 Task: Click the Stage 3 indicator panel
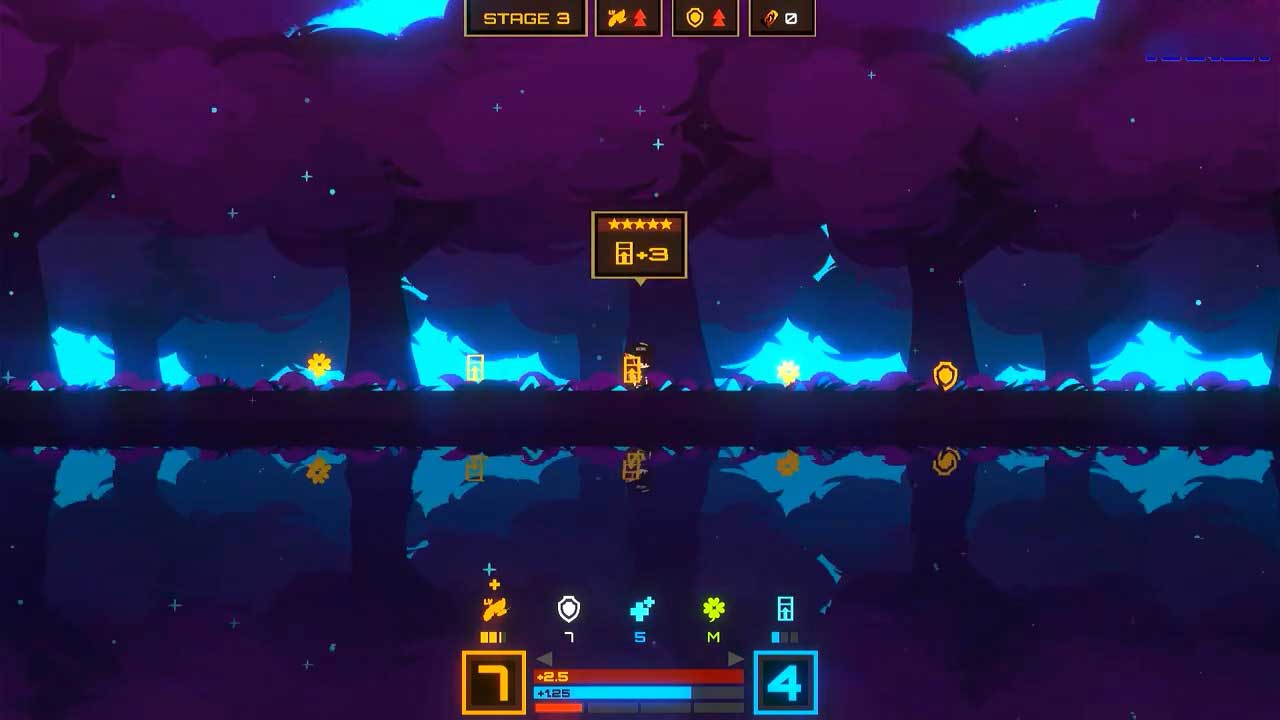(525, 18)
